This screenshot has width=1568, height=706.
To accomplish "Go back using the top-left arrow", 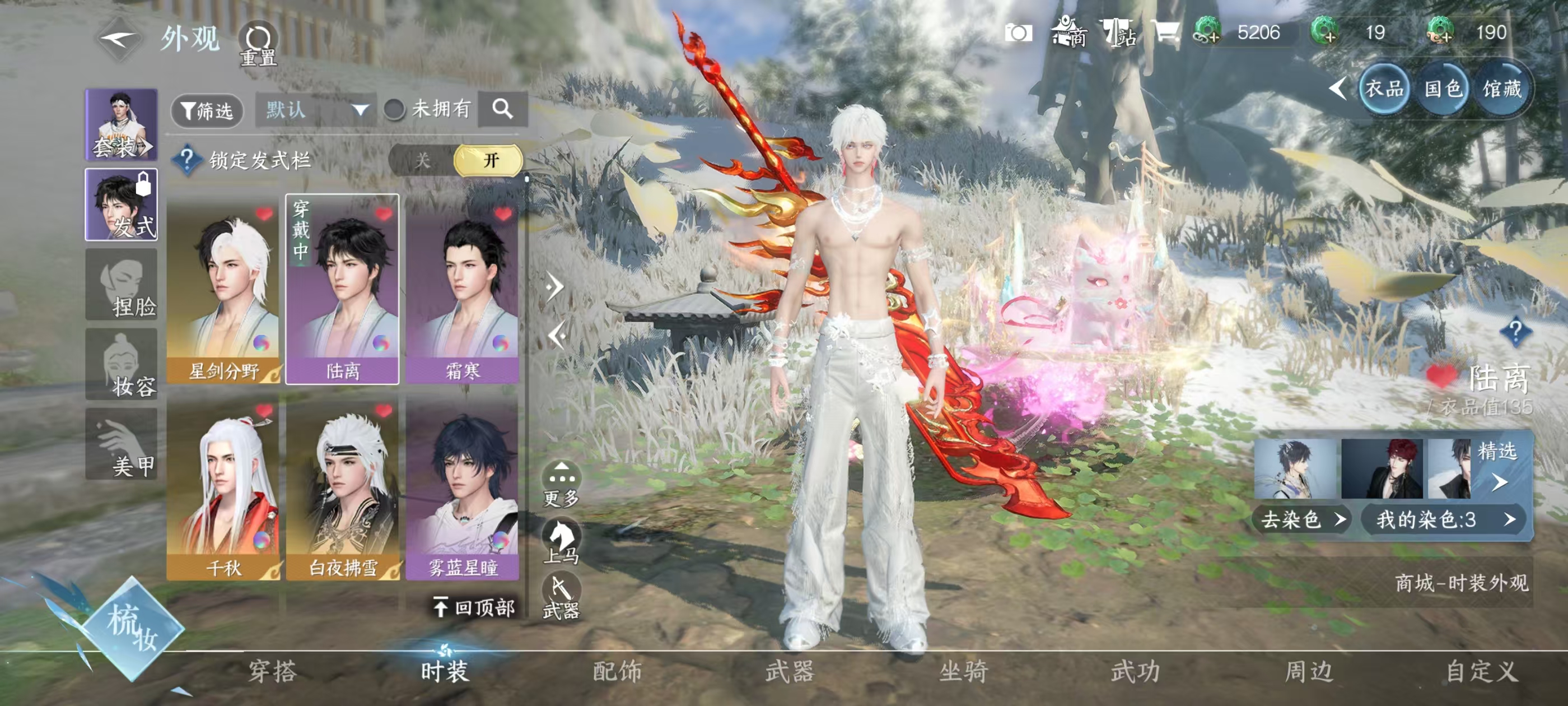I will pyautogui.click(x=119, y=40).
